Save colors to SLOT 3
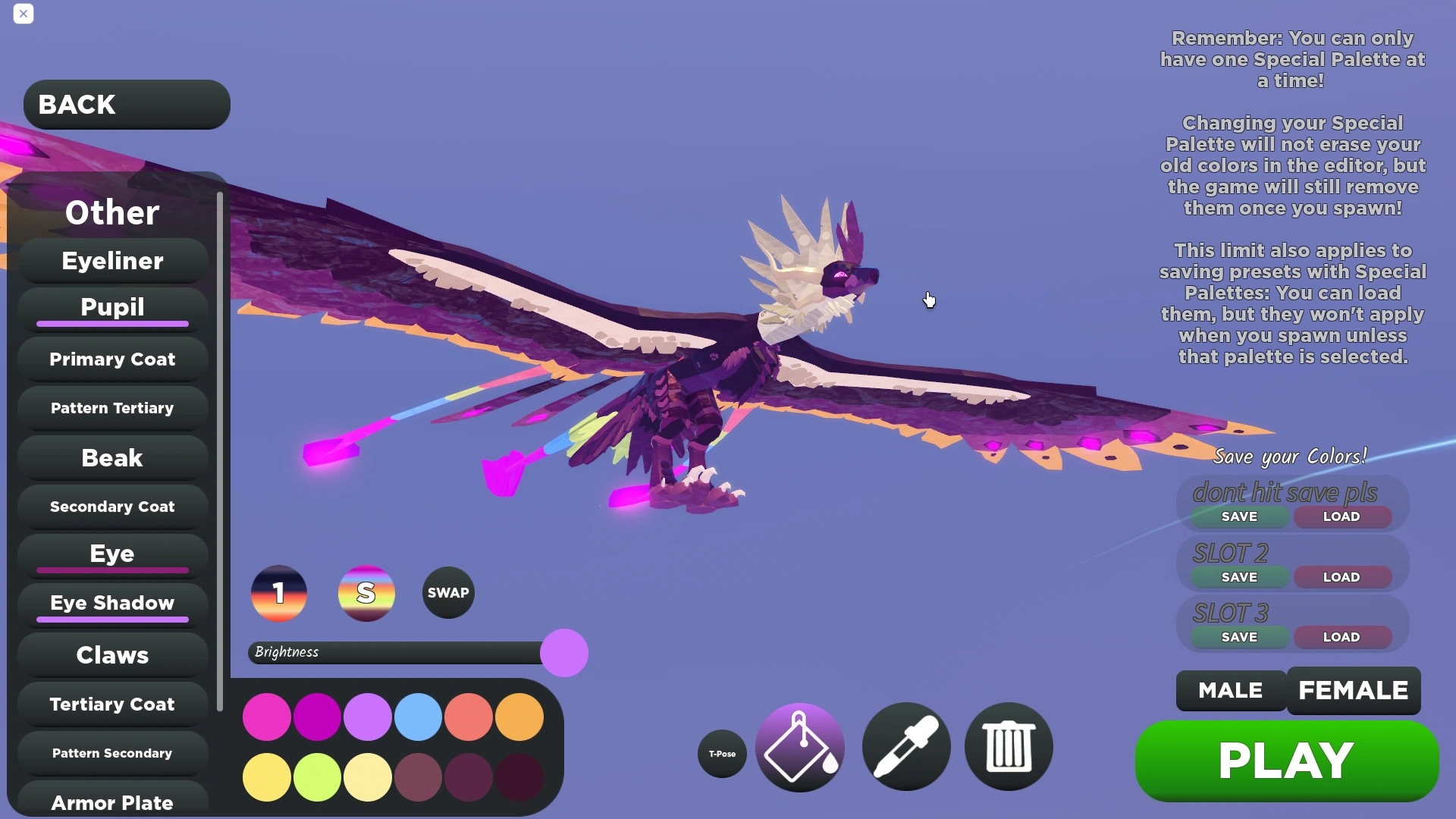 [x=1238, y=637]
